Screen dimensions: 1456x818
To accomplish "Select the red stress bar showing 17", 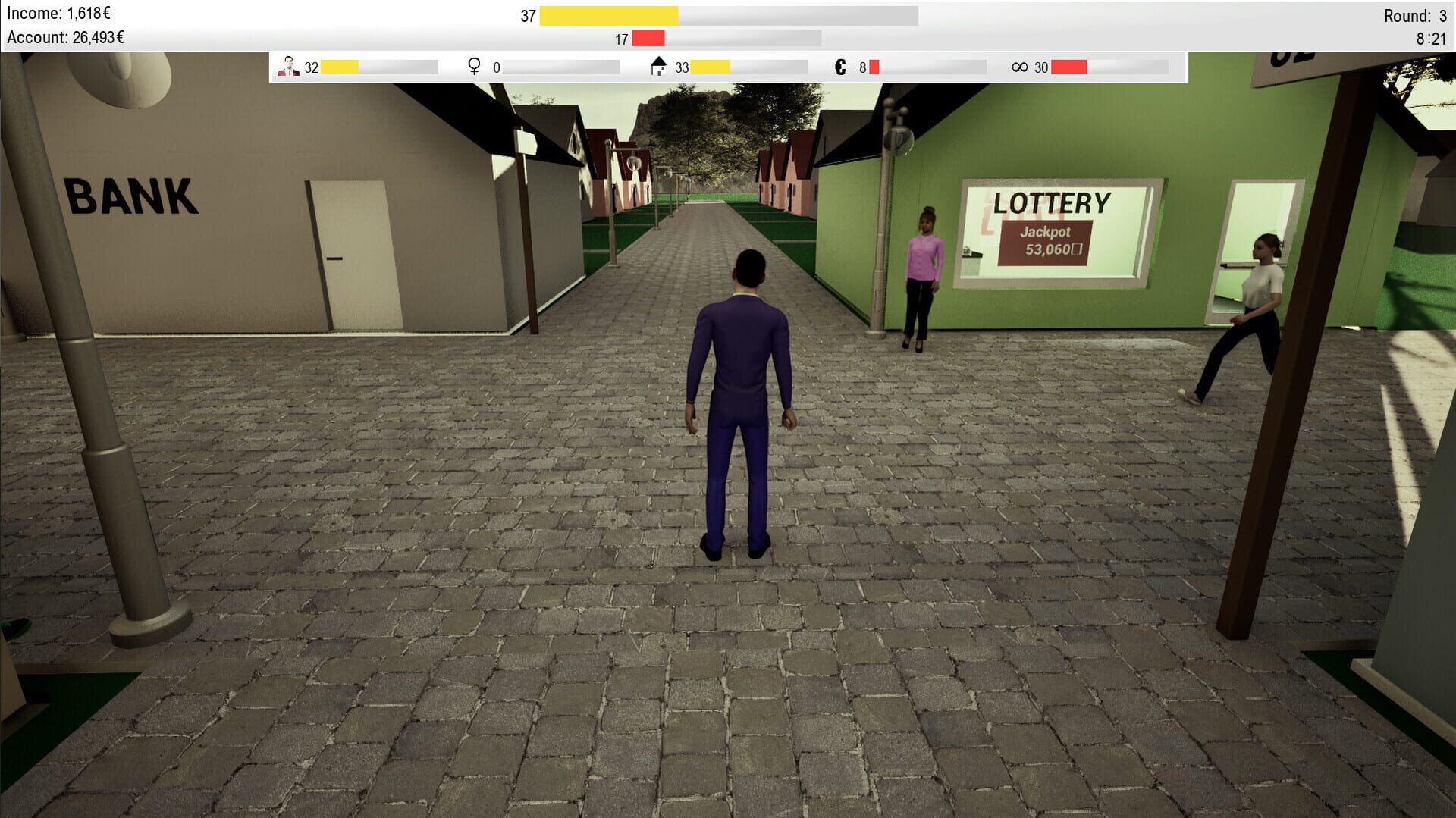I will [648, 36].
